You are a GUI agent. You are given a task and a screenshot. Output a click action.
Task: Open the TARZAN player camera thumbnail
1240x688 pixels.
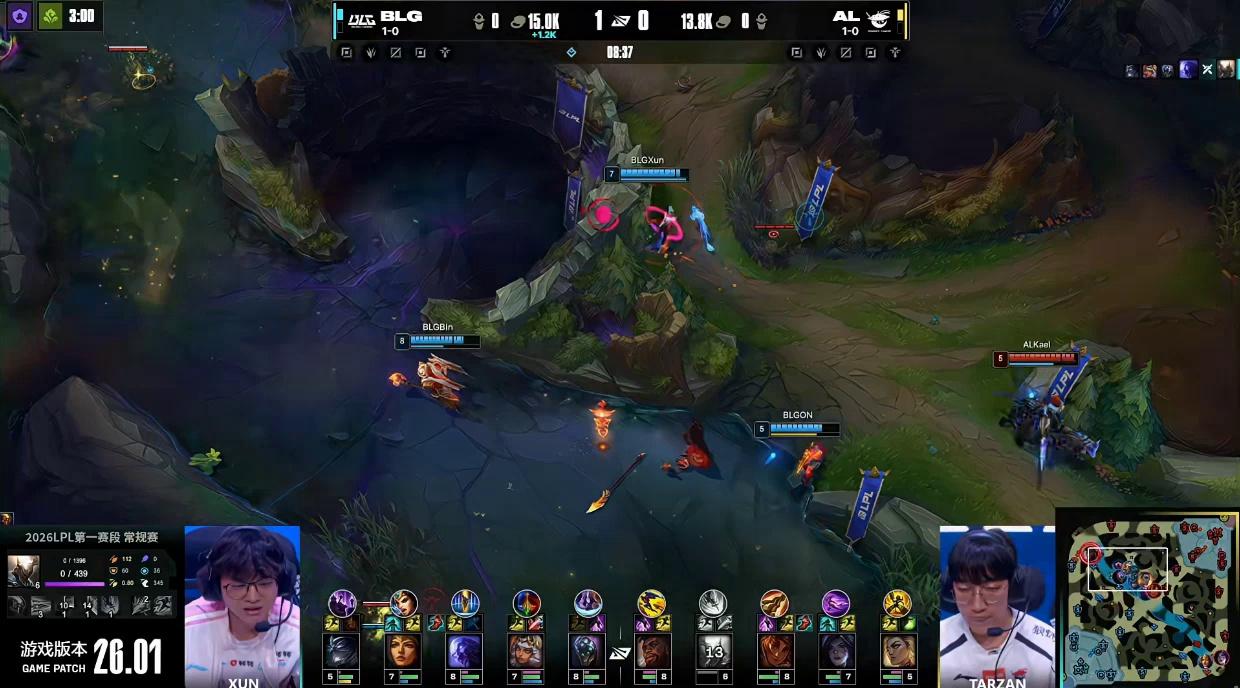tap(997, 608)
